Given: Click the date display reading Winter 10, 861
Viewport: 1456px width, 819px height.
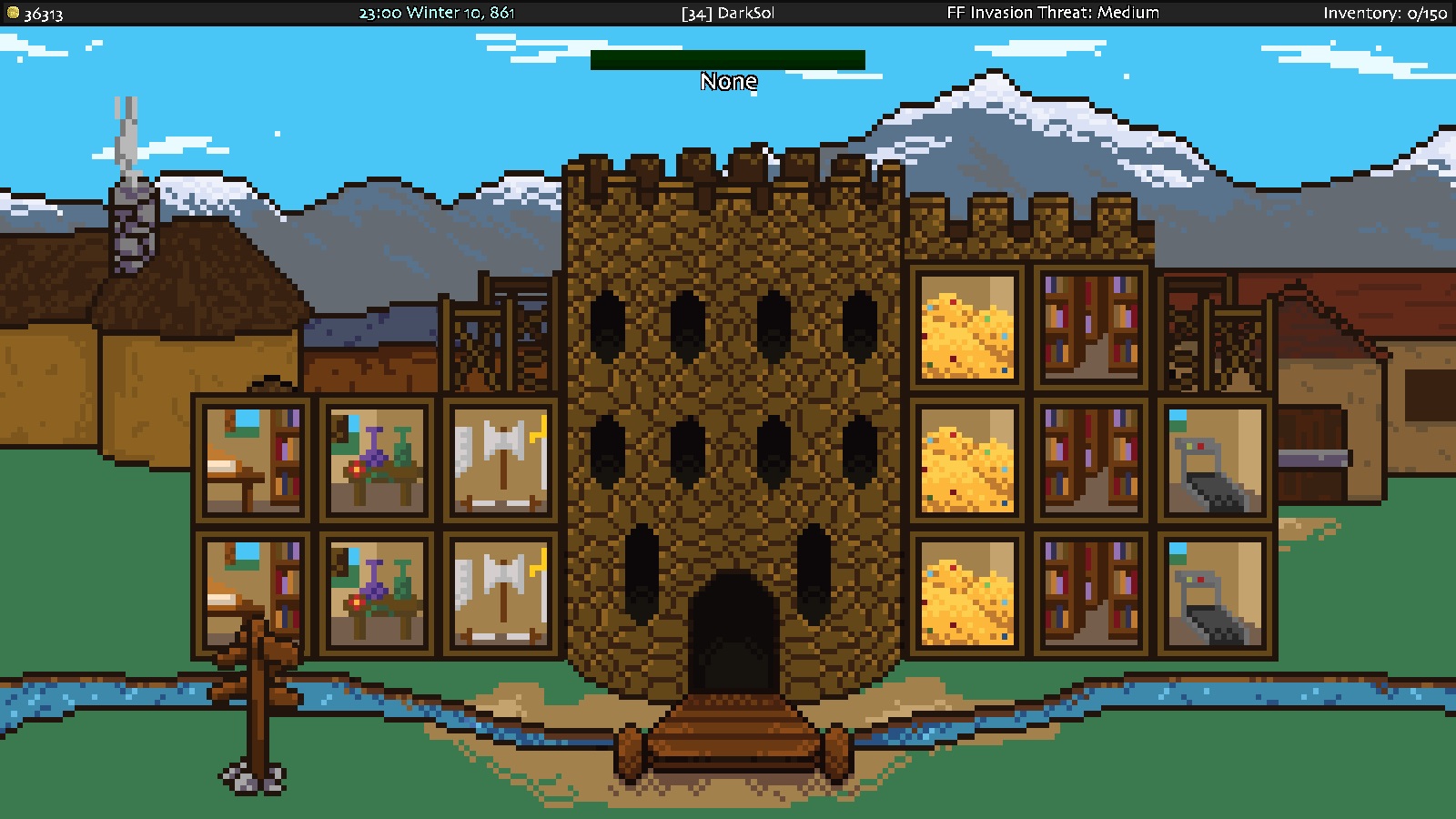Looking at the screenshot, I should coord(437,13).
